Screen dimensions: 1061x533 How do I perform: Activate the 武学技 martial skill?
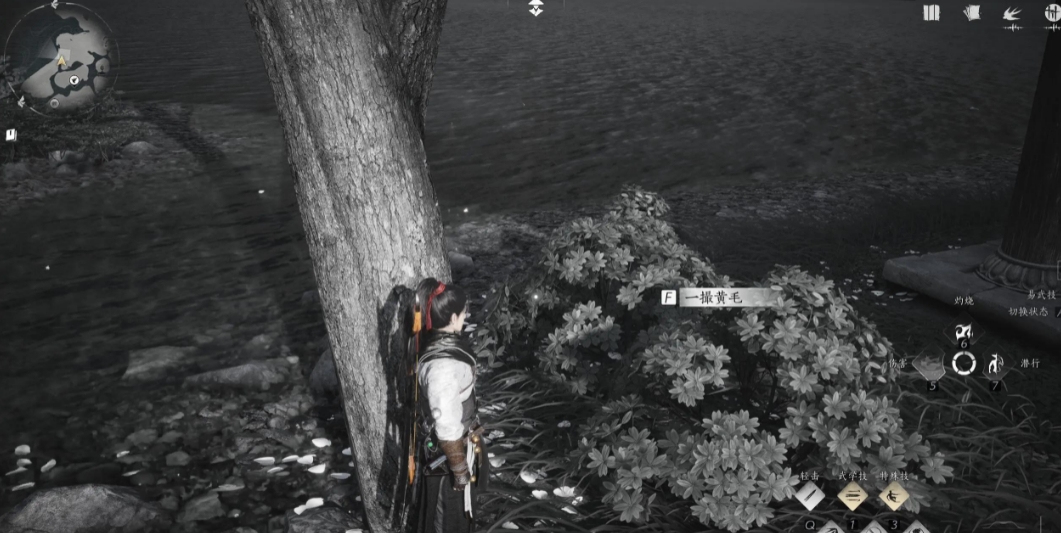(852, 496)
